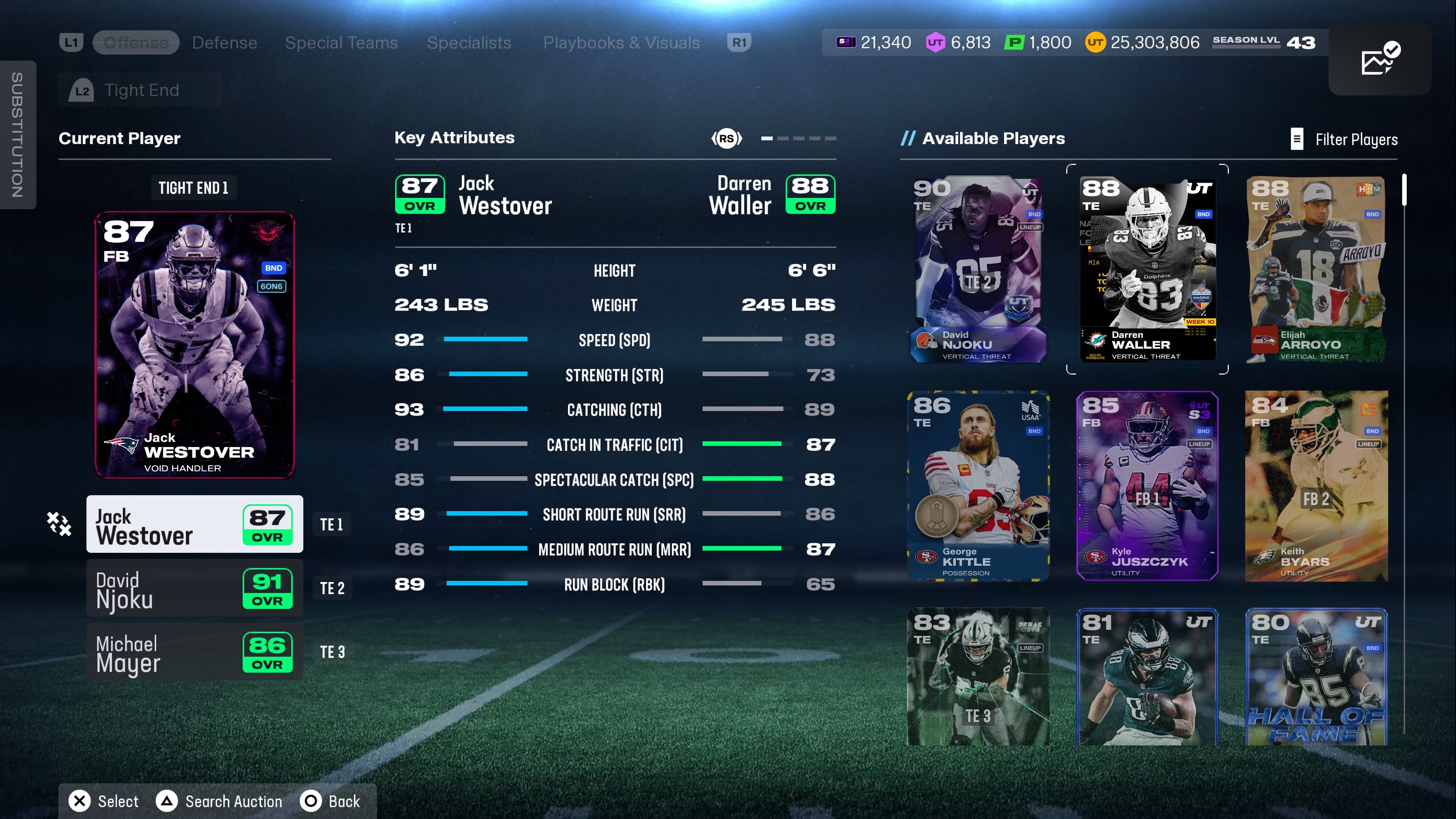Switch to the Defense tab

(x=224, y=42)
